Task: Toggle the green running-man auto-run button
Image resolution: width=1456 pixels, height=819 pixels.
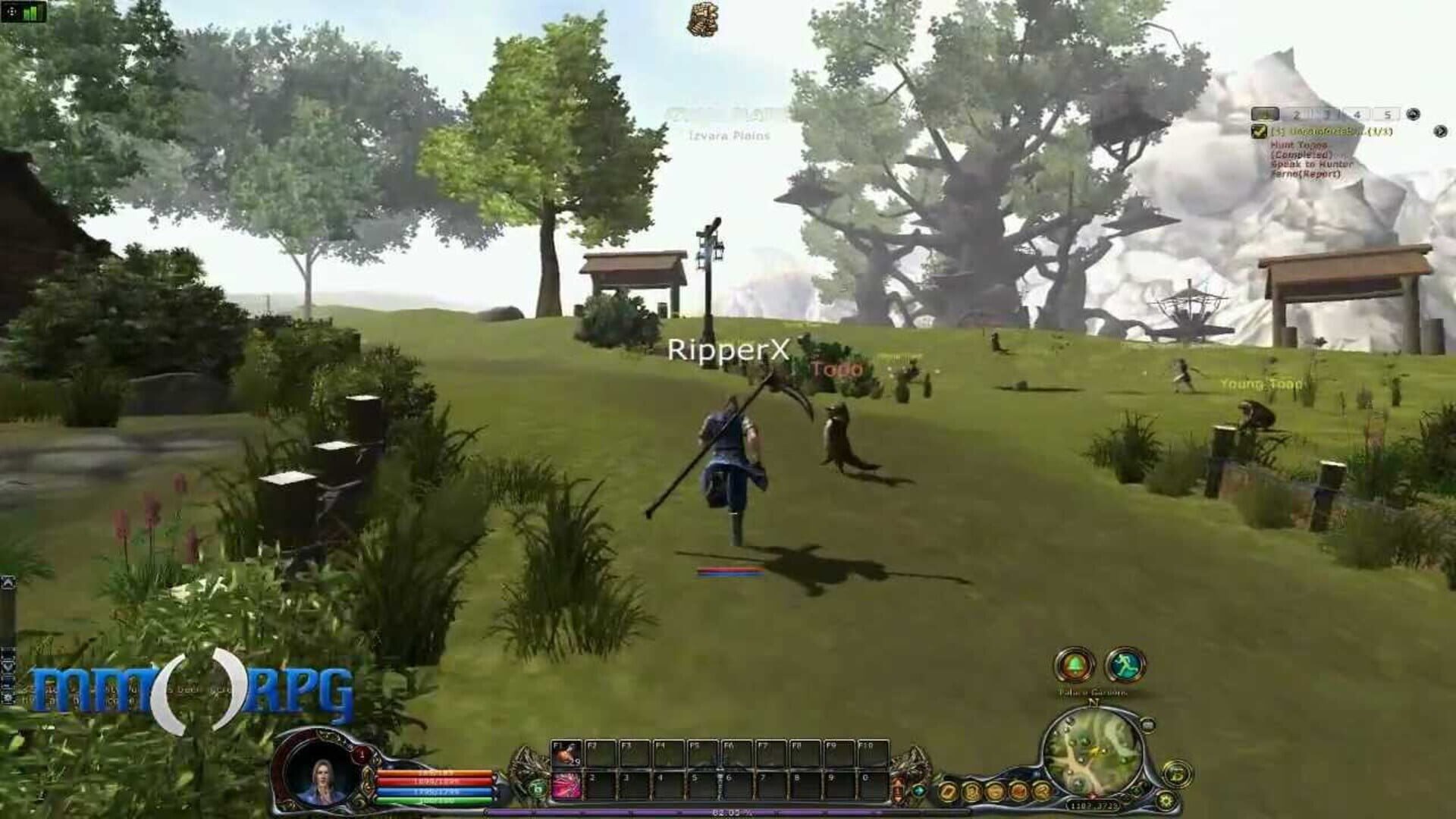Action: point(1125,664)
